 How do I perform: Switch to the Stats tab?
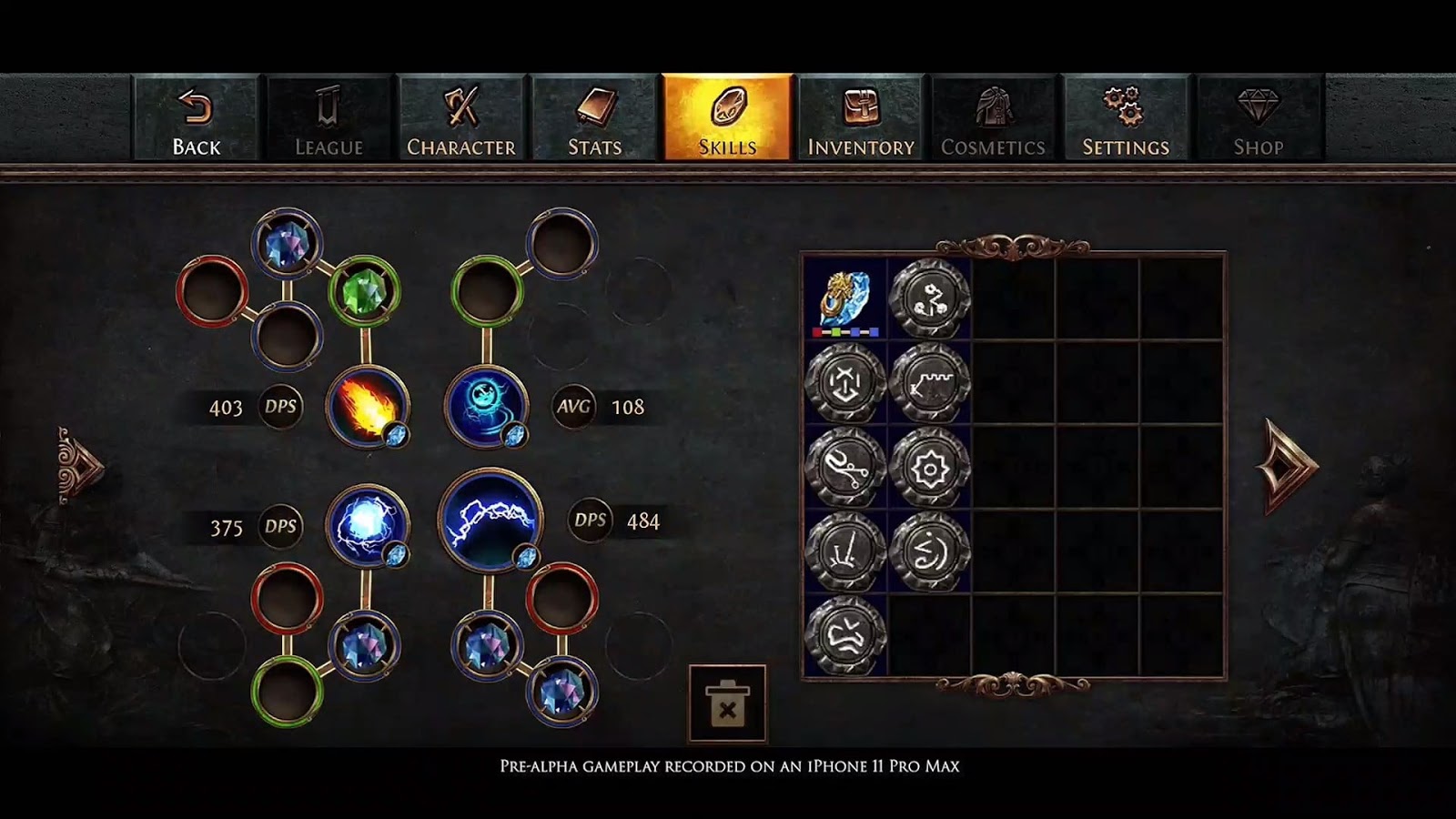coord(594,118)
